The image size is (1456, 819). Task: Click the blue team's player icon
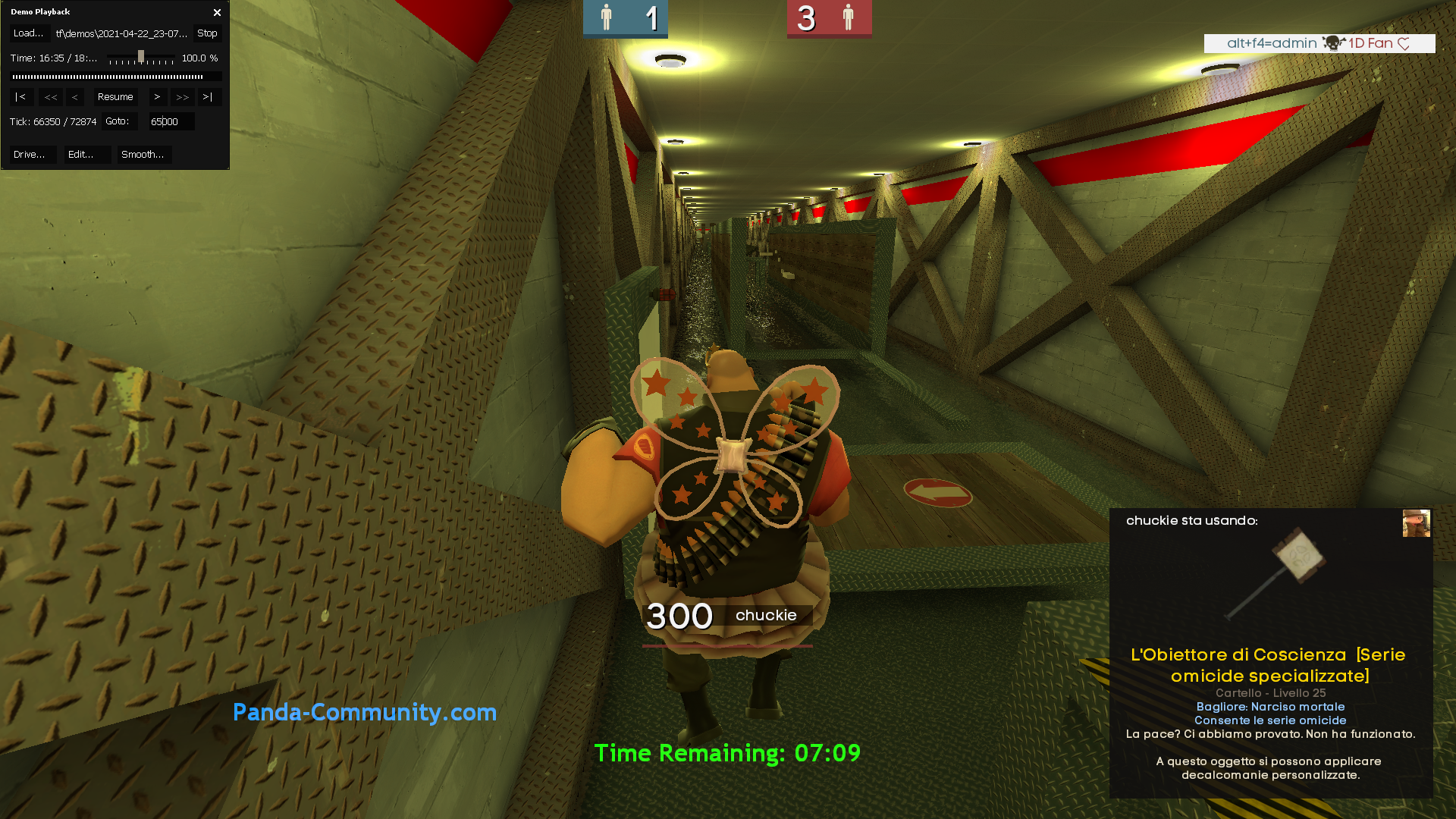pyautogui.click(x=607, y=15)
